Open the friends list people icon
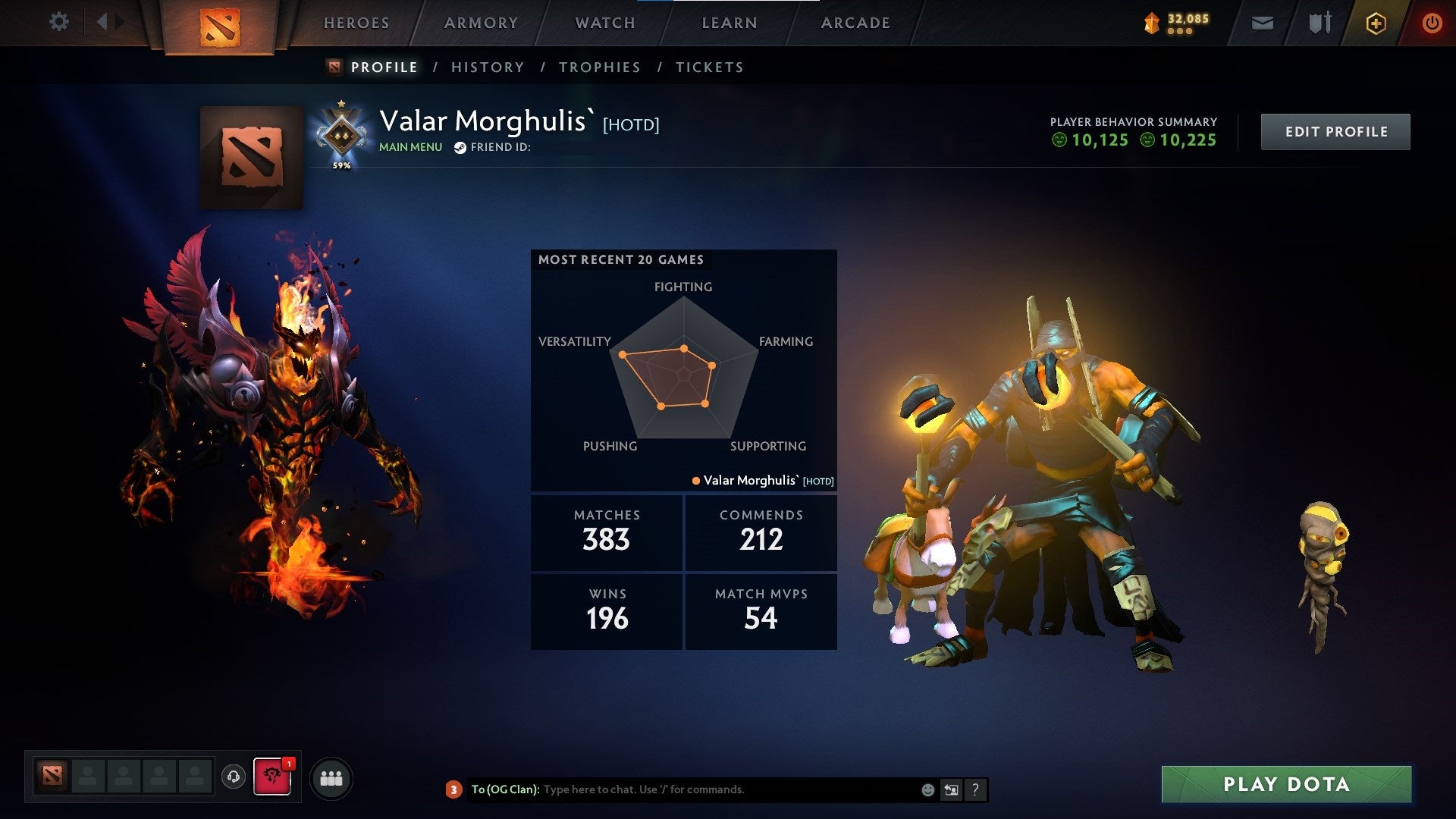1456x819 pixels. click(x=331, y=777)
